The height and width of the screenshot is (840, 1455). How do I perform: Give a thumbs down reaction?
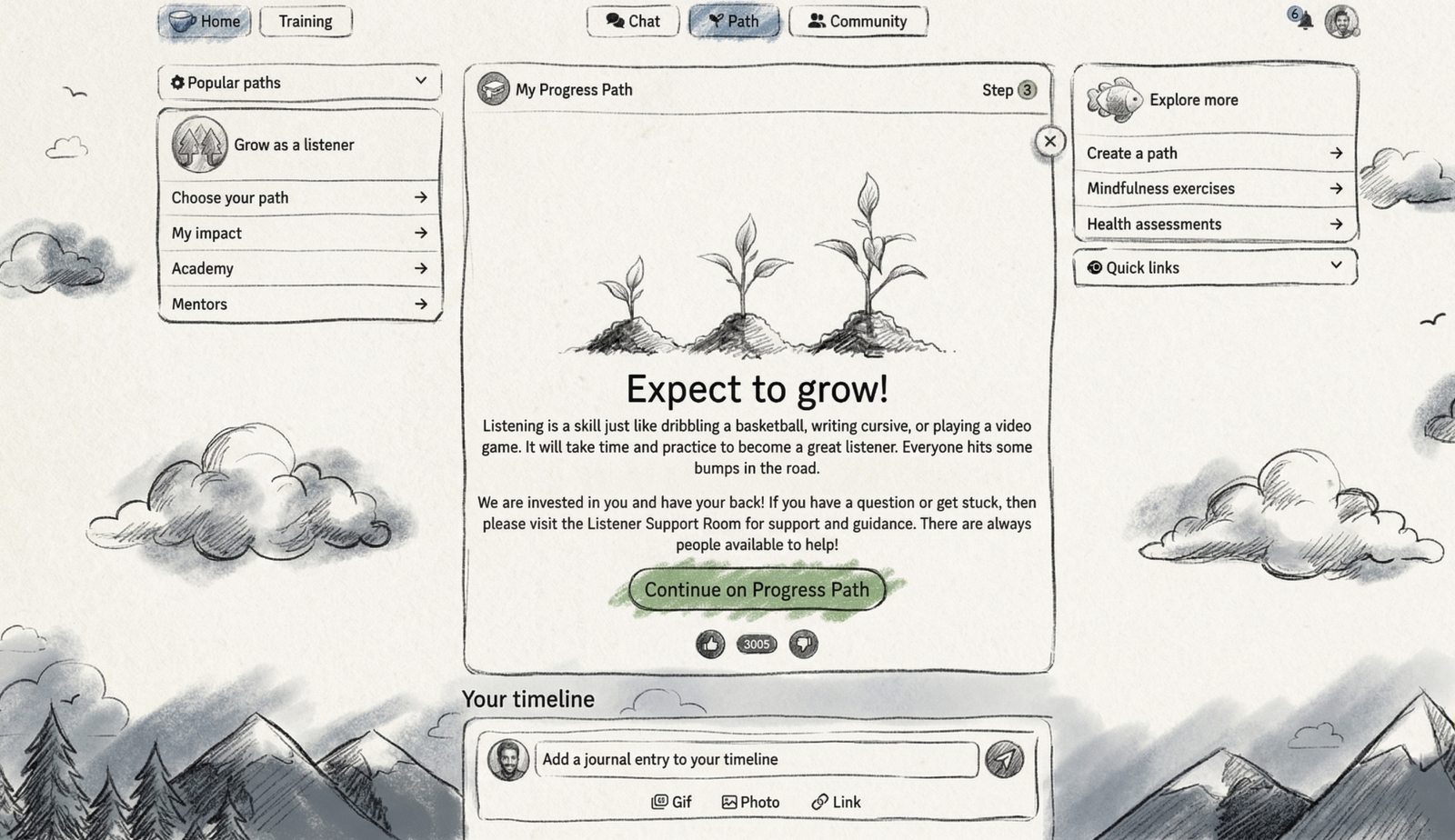pyautogui.click(x=802, y=644)
